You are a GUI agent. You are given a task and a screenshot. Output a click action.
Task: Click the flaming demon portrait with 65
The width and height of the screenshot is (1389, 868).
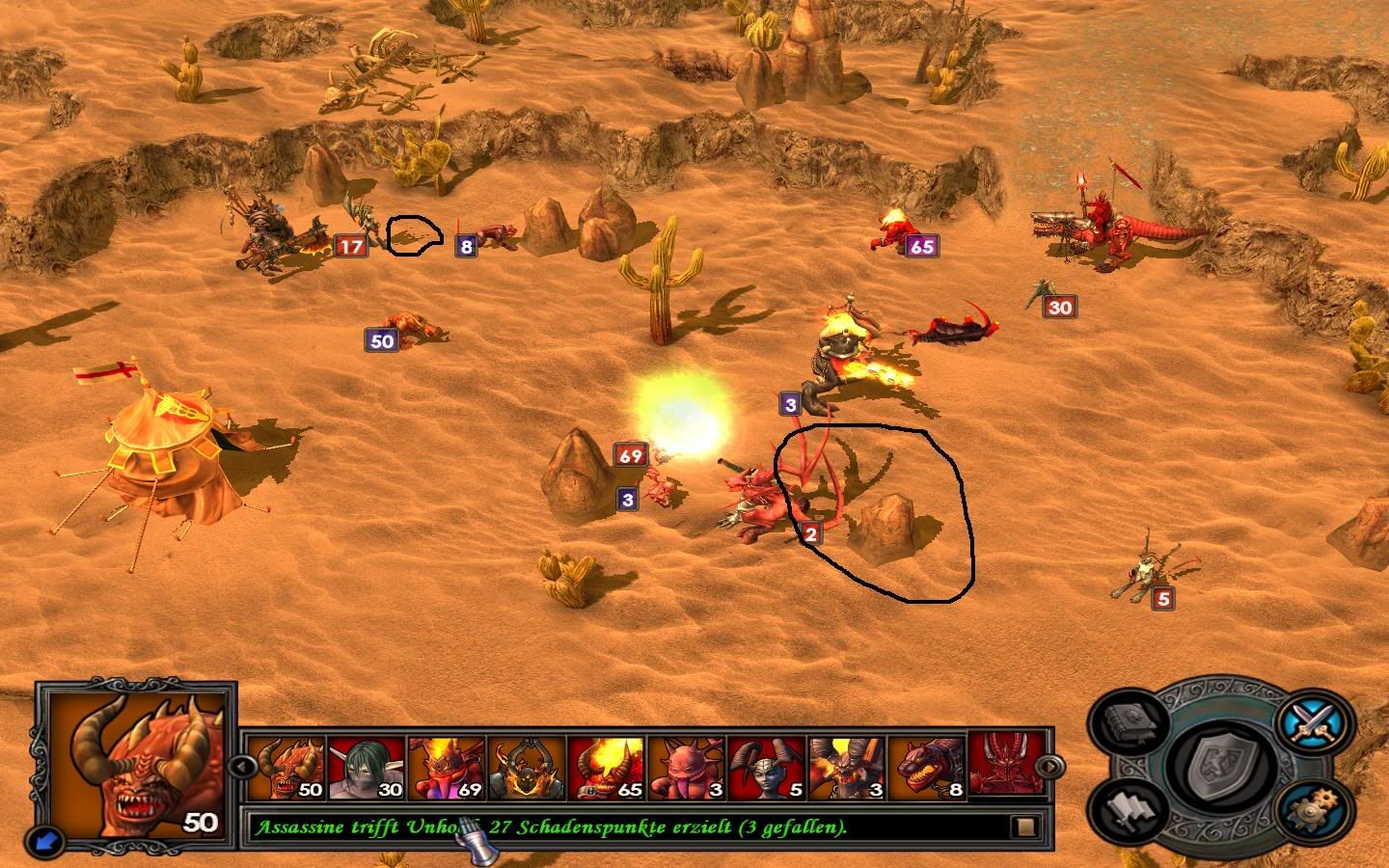pyautogui.click(x=607, y=769)
